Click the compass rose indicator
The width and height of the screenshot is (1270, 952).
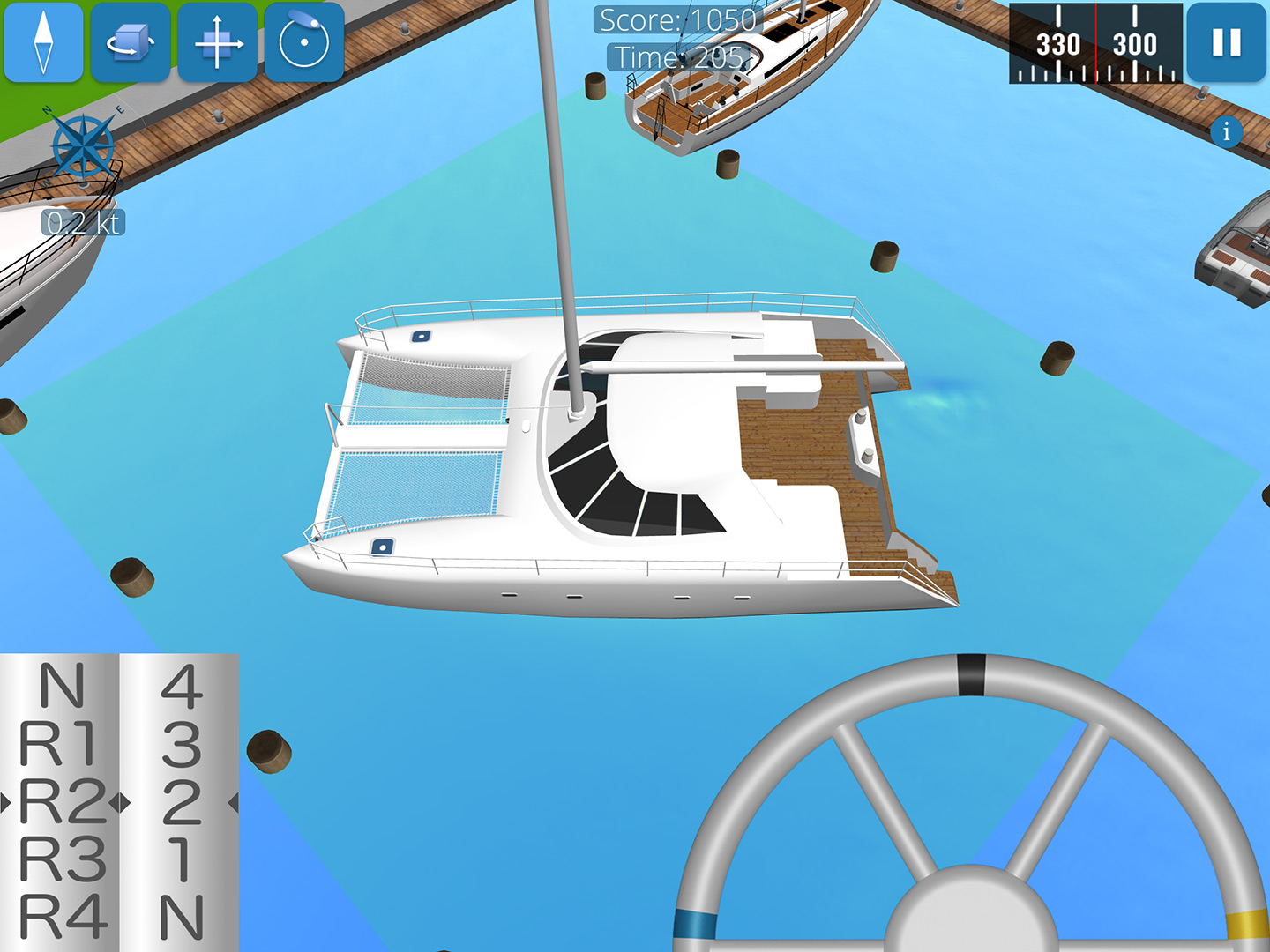[x=82, y=145]
